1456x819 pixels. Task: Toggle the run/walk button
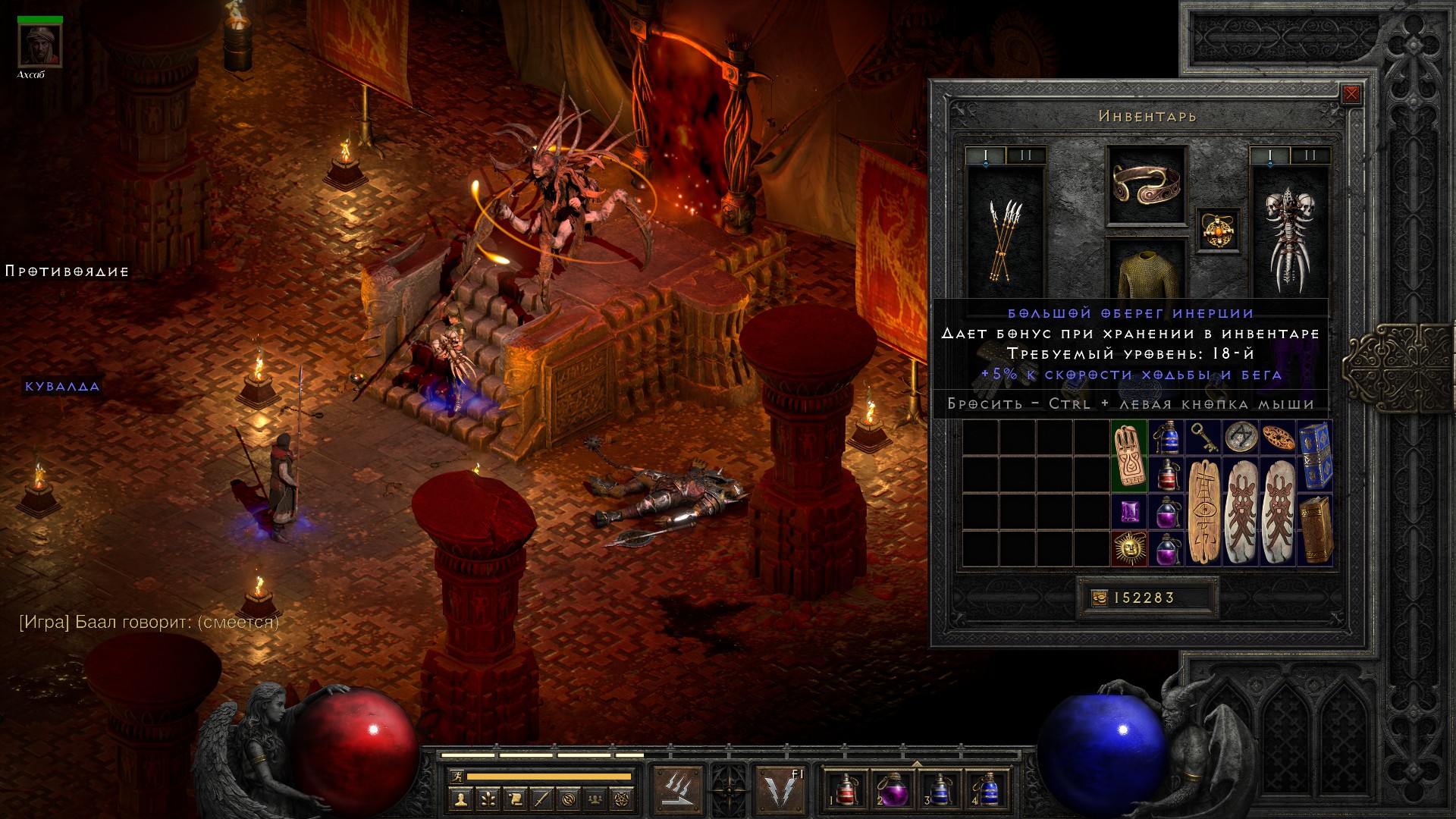tap(455, 777)
